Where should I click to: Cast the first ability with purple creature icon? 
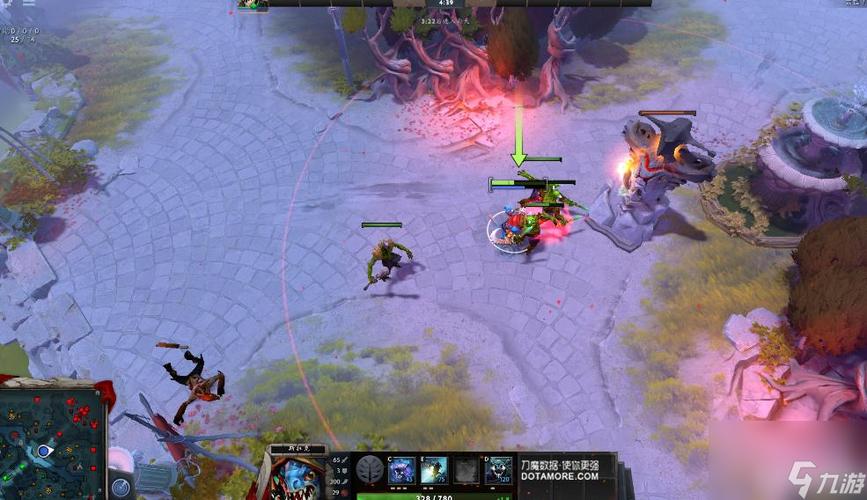point(401,470)
